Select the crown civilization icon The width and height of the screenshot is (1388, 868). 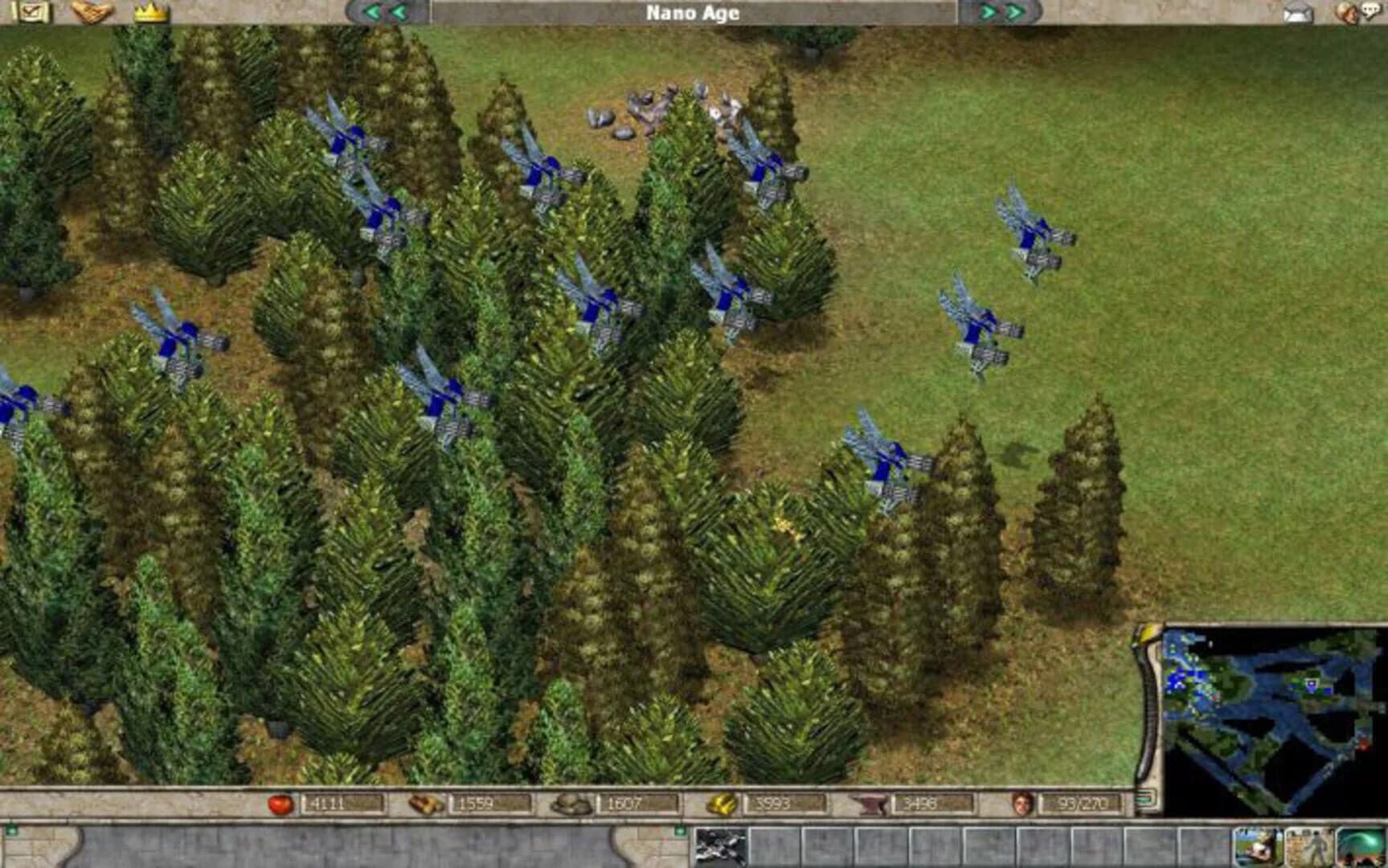(151, 12)
